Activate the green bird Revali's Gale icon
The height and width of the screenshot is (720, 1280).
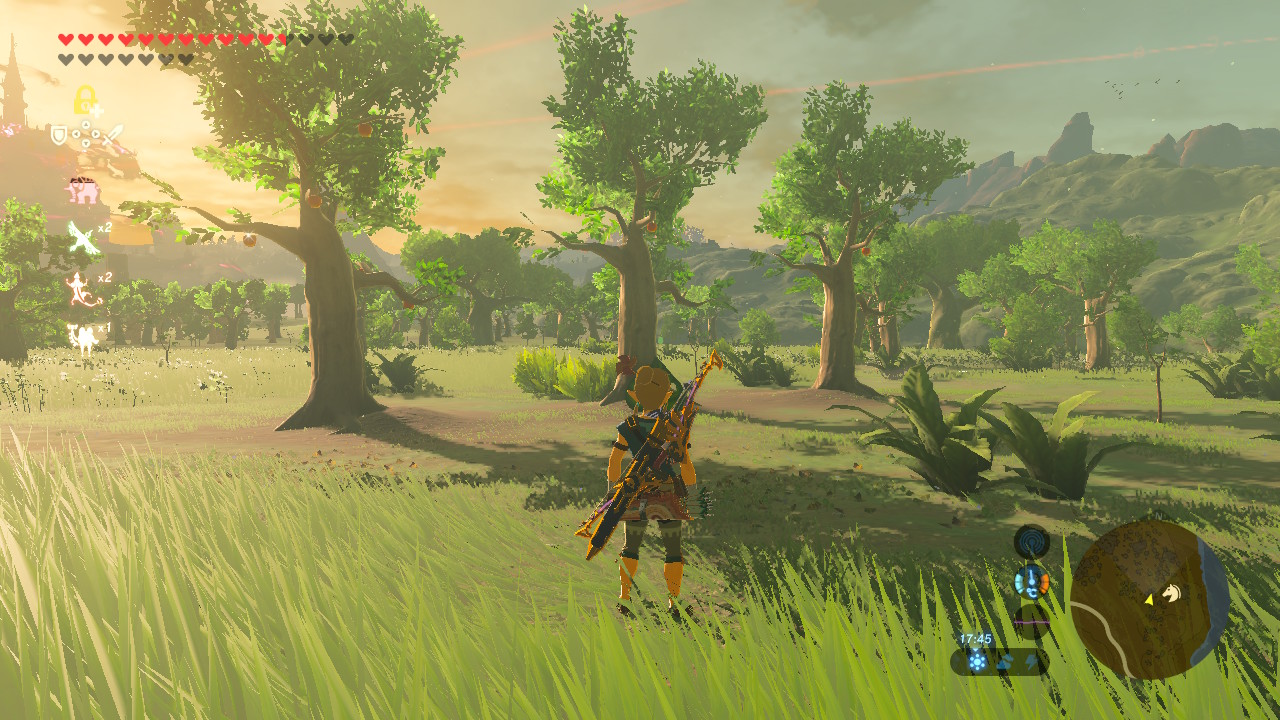tap(81, 238)
